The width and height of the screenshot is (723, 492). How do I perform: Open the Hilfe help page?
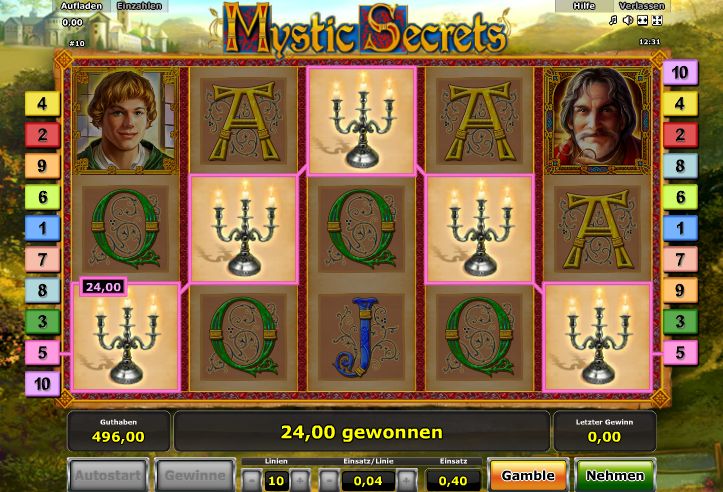(x=583, y=6)
